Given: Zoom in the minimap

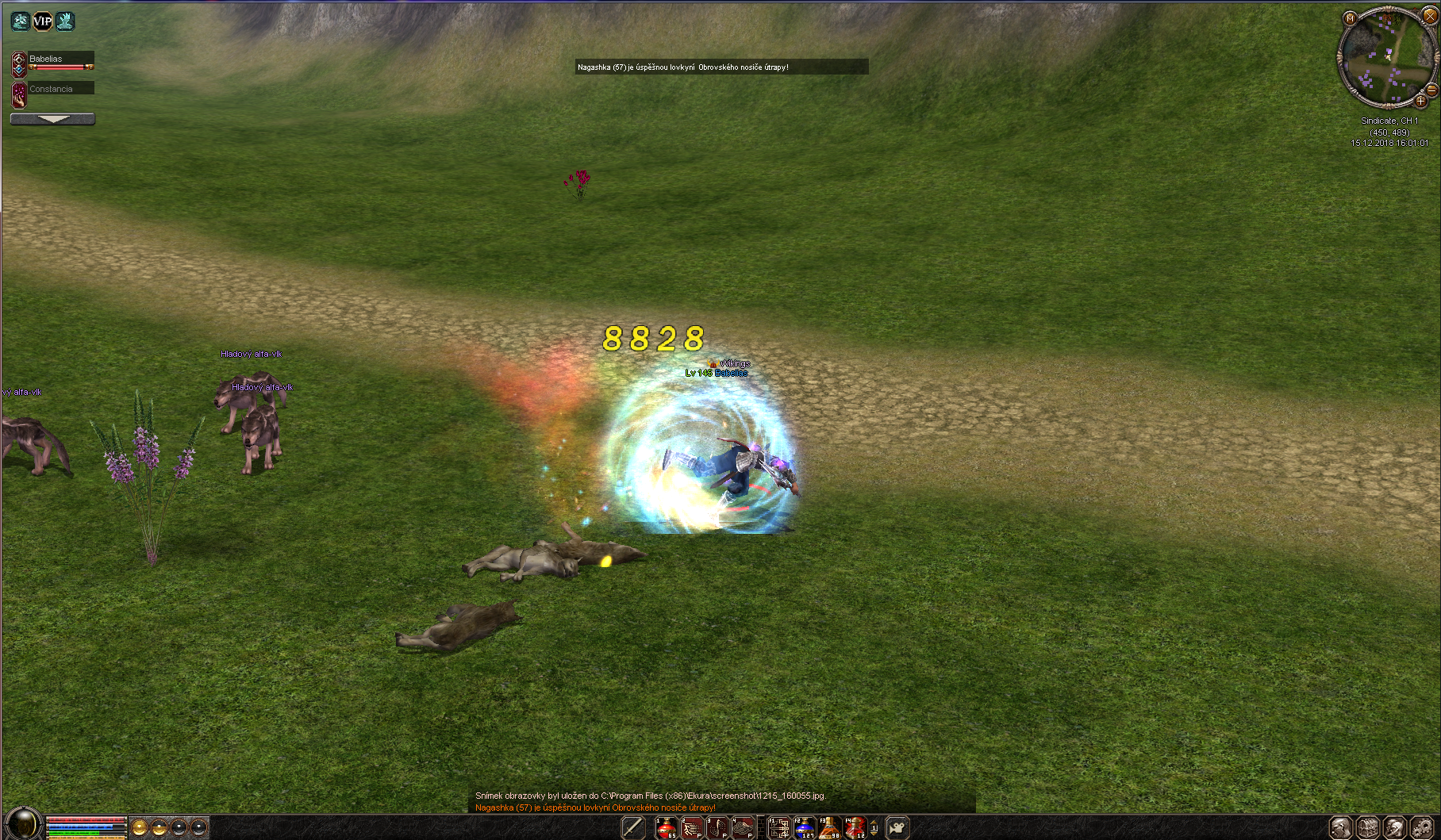Looking at the screenshot, I should (1420, 102).
